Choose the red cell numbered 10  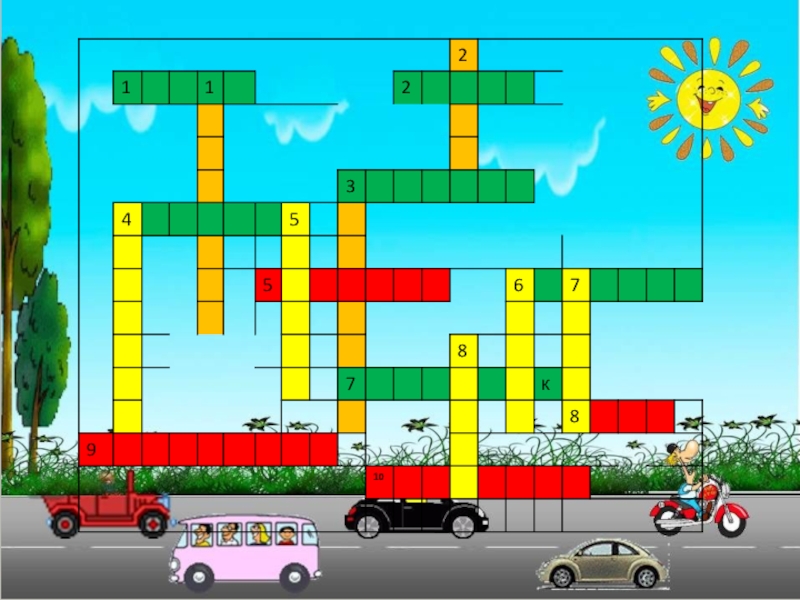(x=380, y=481)
